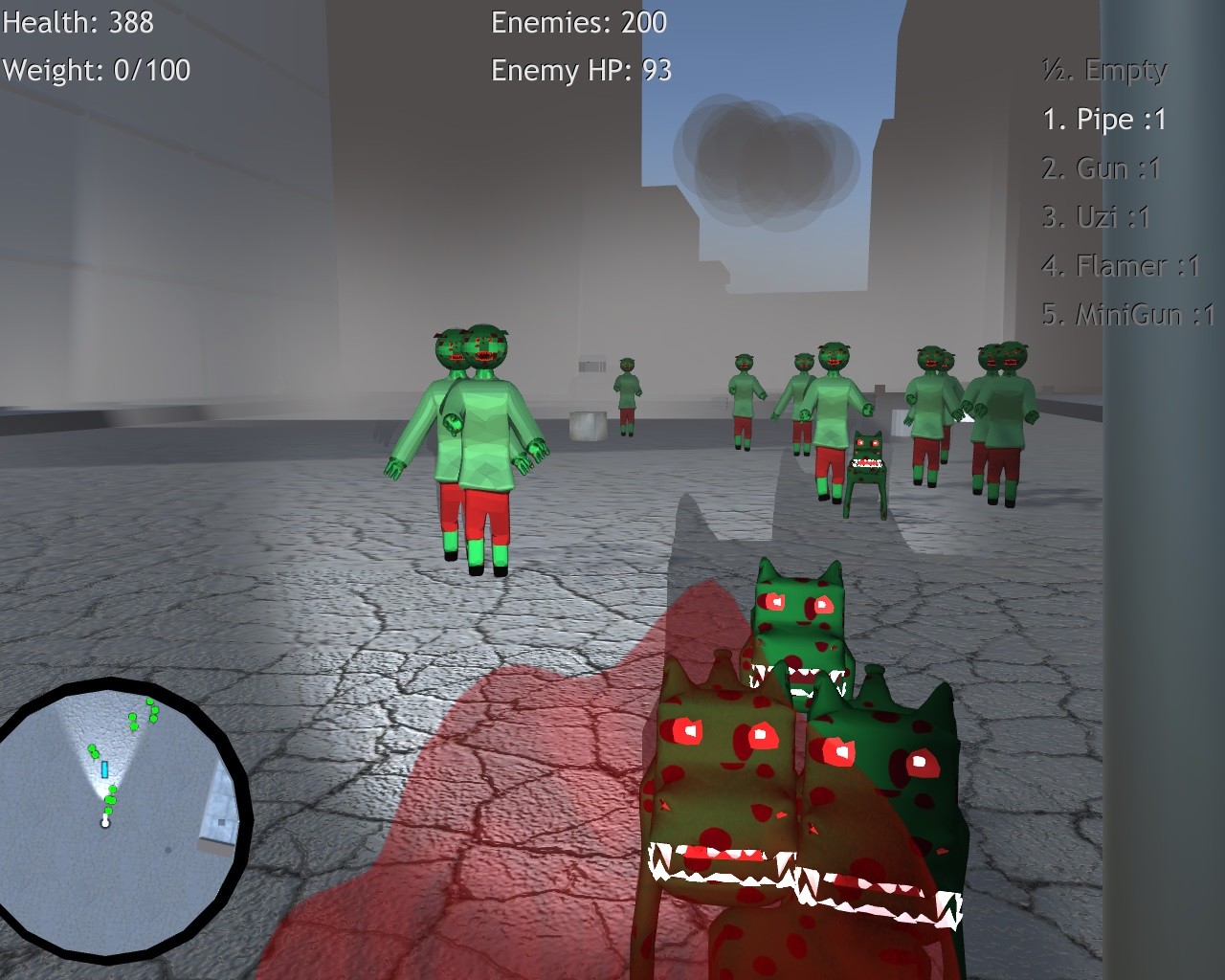Toggle the Empty hand slot
The height and width of the screenshot is (980, 1225).
[x=1103, y=69]
